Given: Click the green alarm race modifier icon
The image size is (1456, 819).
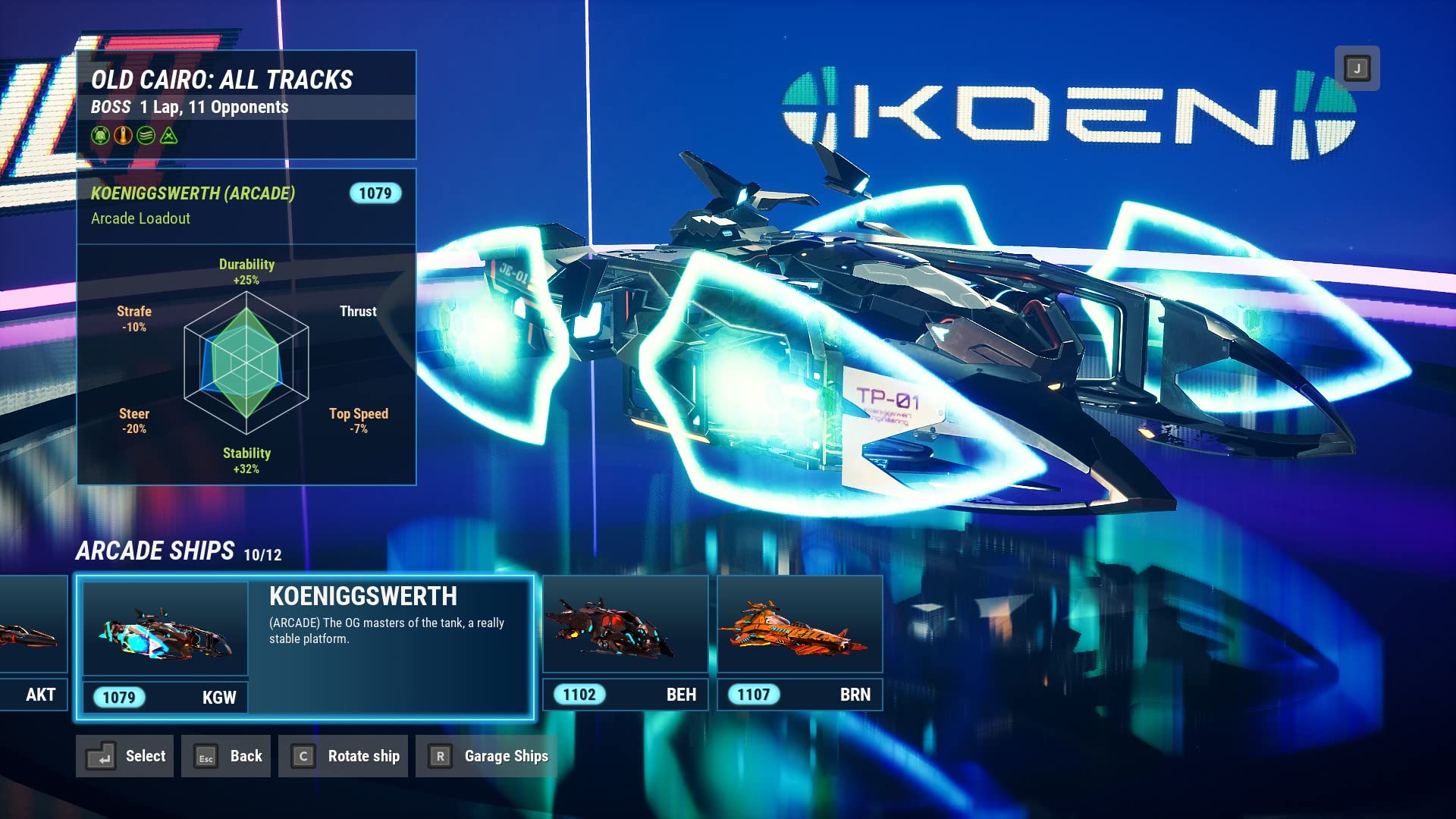Looking at the screenshot, I should tap(99, 136).
